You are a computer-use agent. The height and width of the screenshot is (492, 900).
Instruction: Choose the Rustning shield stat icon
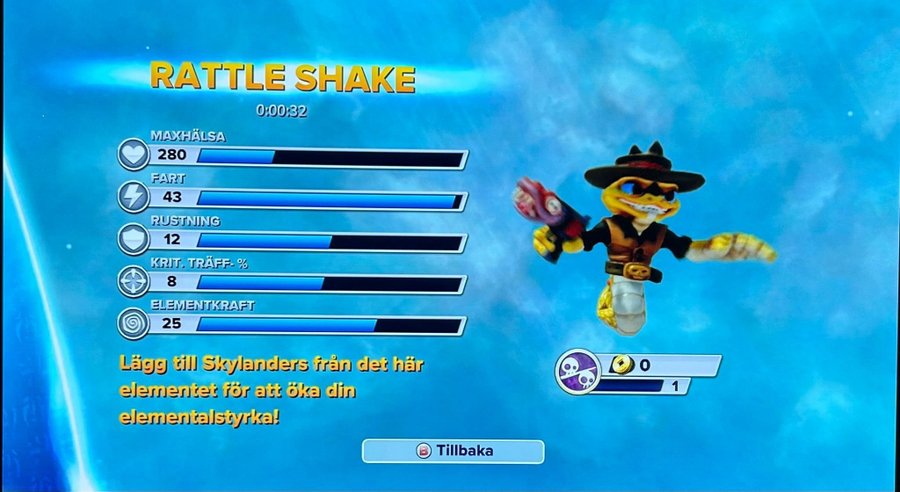coord(134,239)
